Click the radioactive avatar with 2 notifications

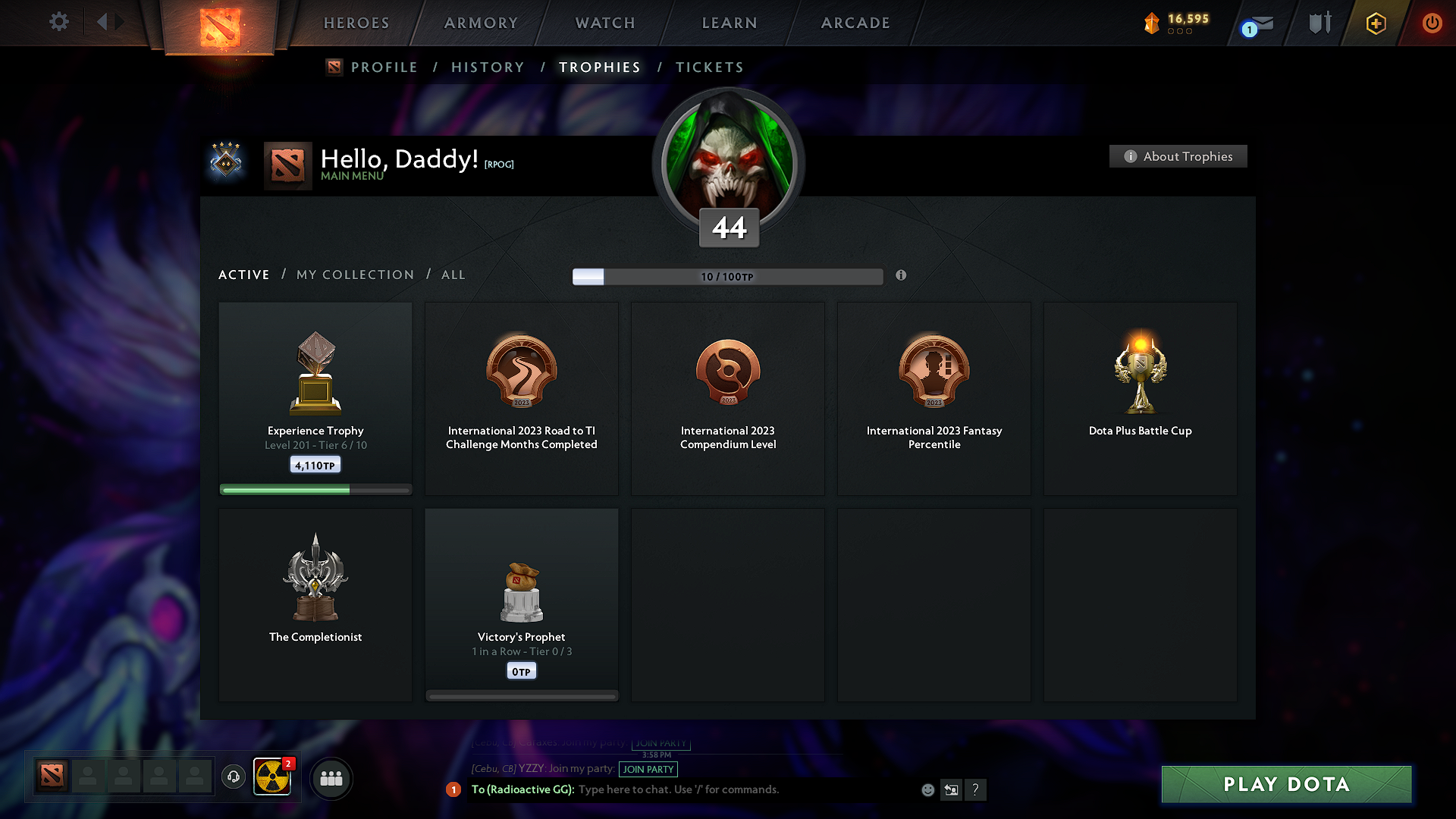[272, 777]
